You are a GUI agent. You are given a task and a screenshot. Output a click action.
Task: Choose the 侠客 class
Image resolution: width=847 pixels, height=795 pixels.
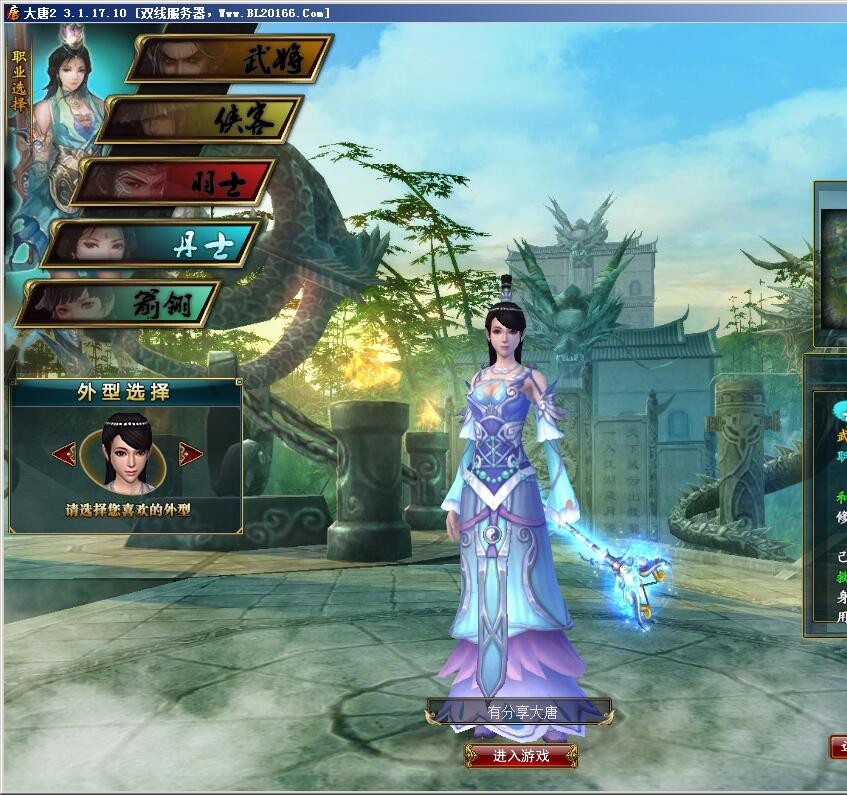click(x=203, y=120)
